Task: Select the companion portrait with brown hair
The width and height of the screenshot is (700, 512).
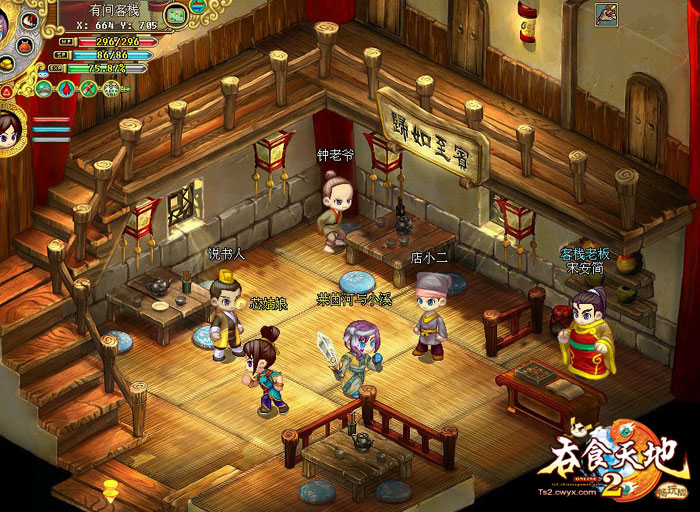Action: tap(10, 128)
